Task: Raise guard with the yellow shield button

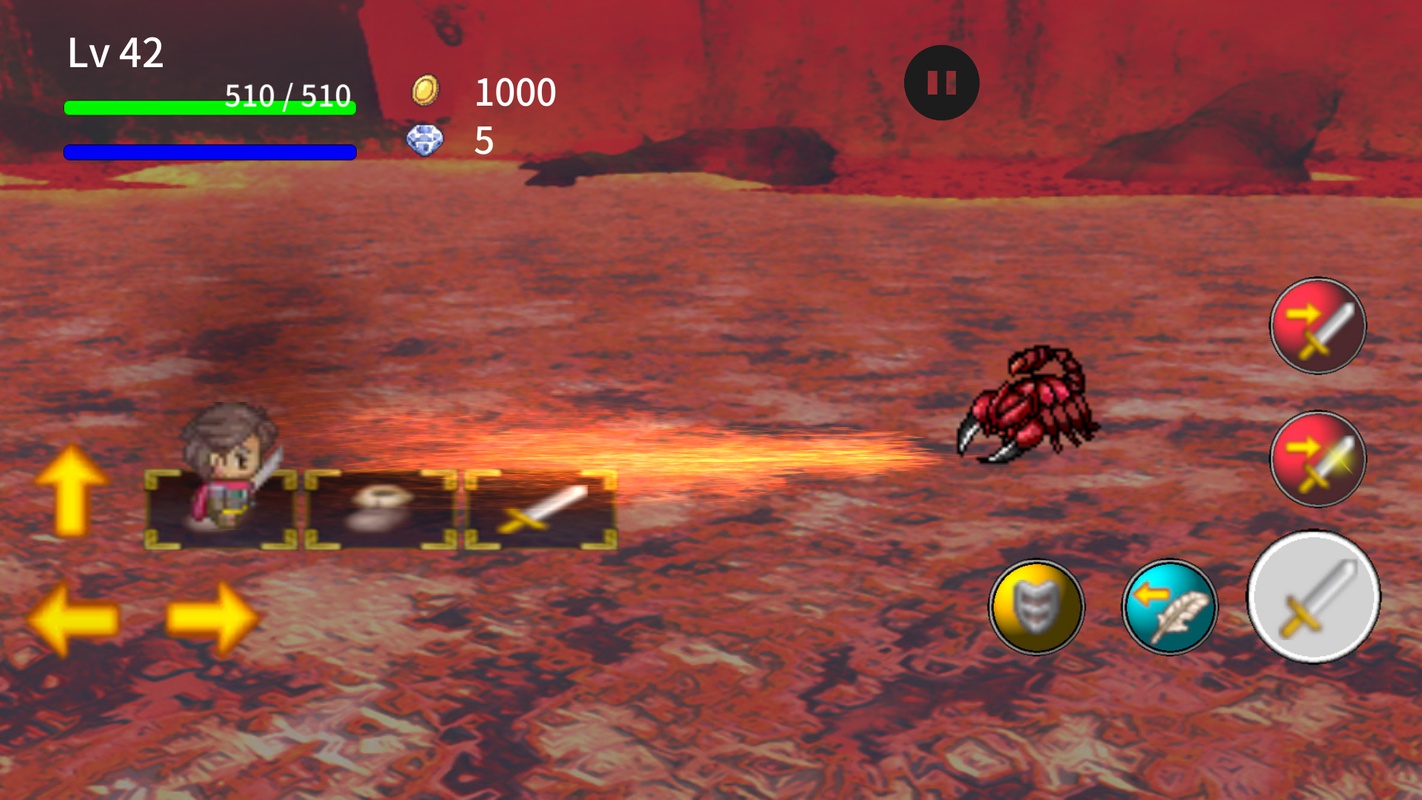Action: pyautogui.click(x=1036, y=607)
